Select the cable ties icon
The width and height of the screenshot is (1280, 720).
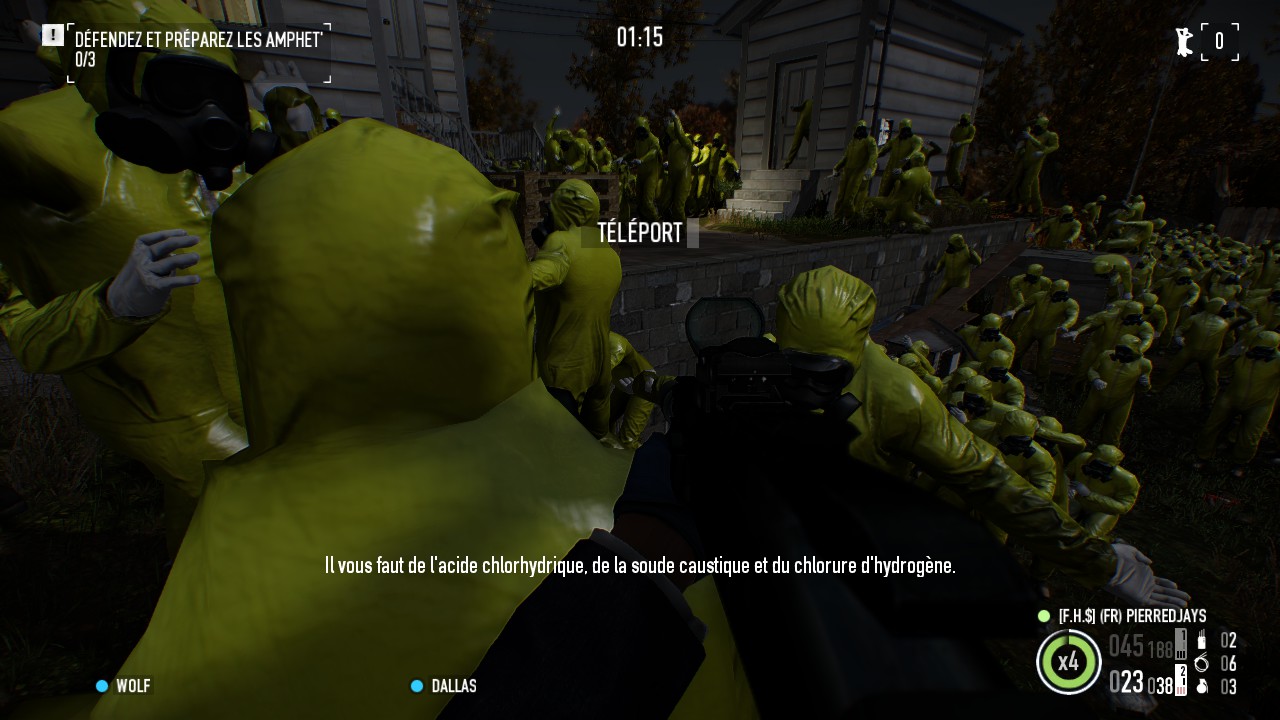click(1202, 663)
